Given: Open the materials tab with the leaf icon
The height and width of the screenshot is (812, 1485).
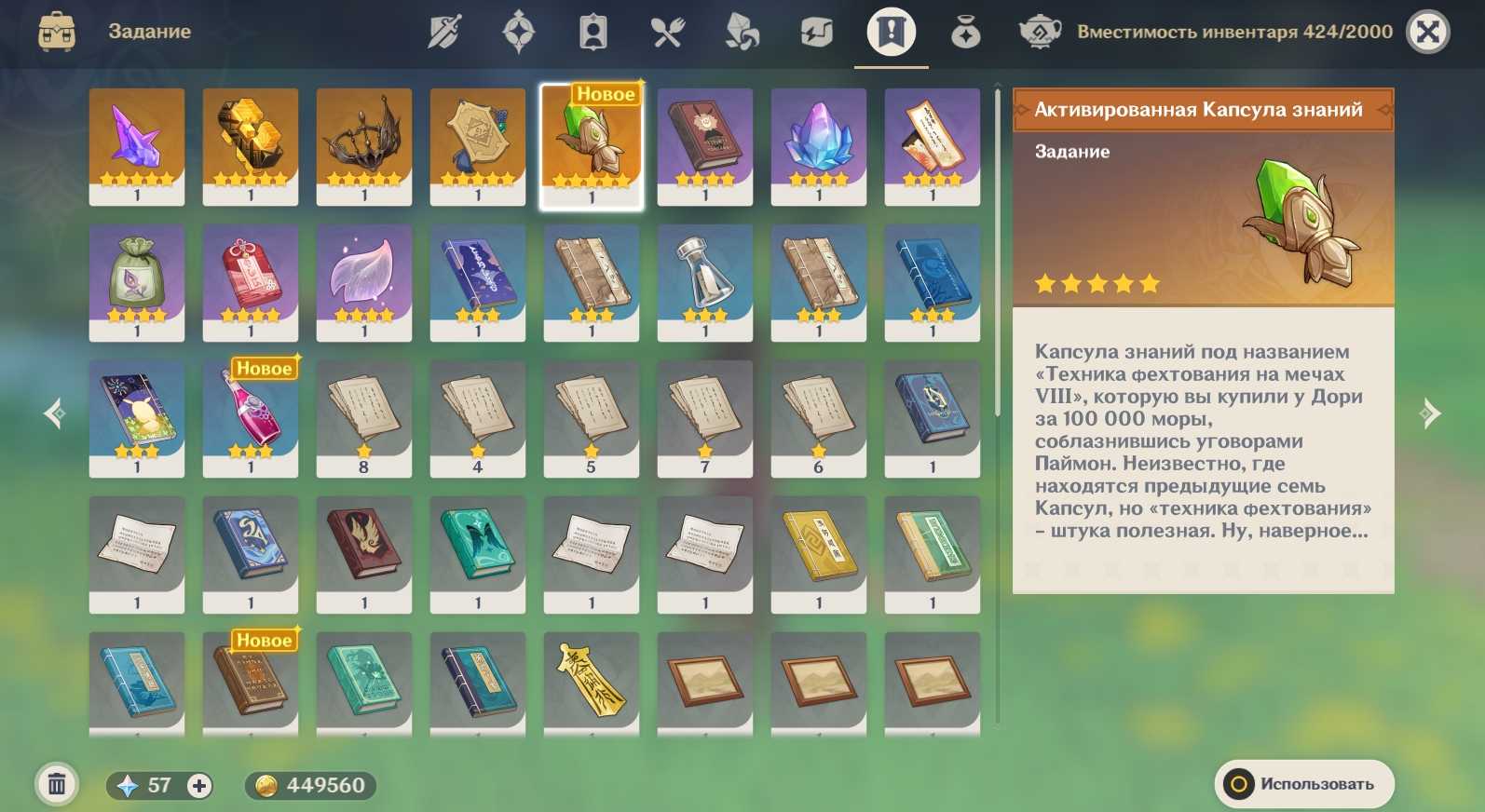Looking at the screenshot, I should [x=742, y=33].
